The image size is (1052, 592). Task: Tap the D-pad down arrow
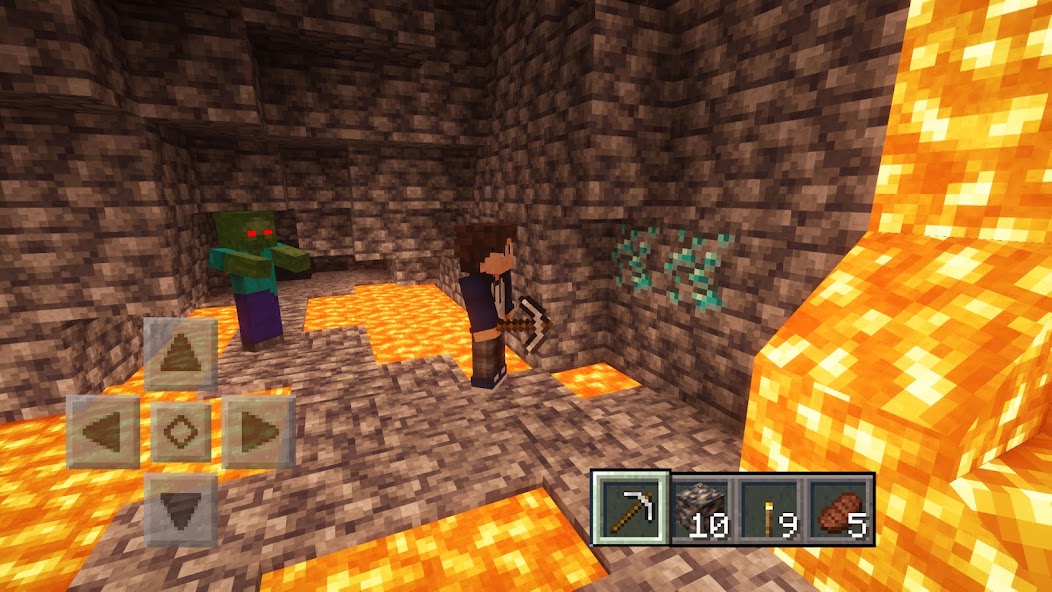tap(181, 509)
